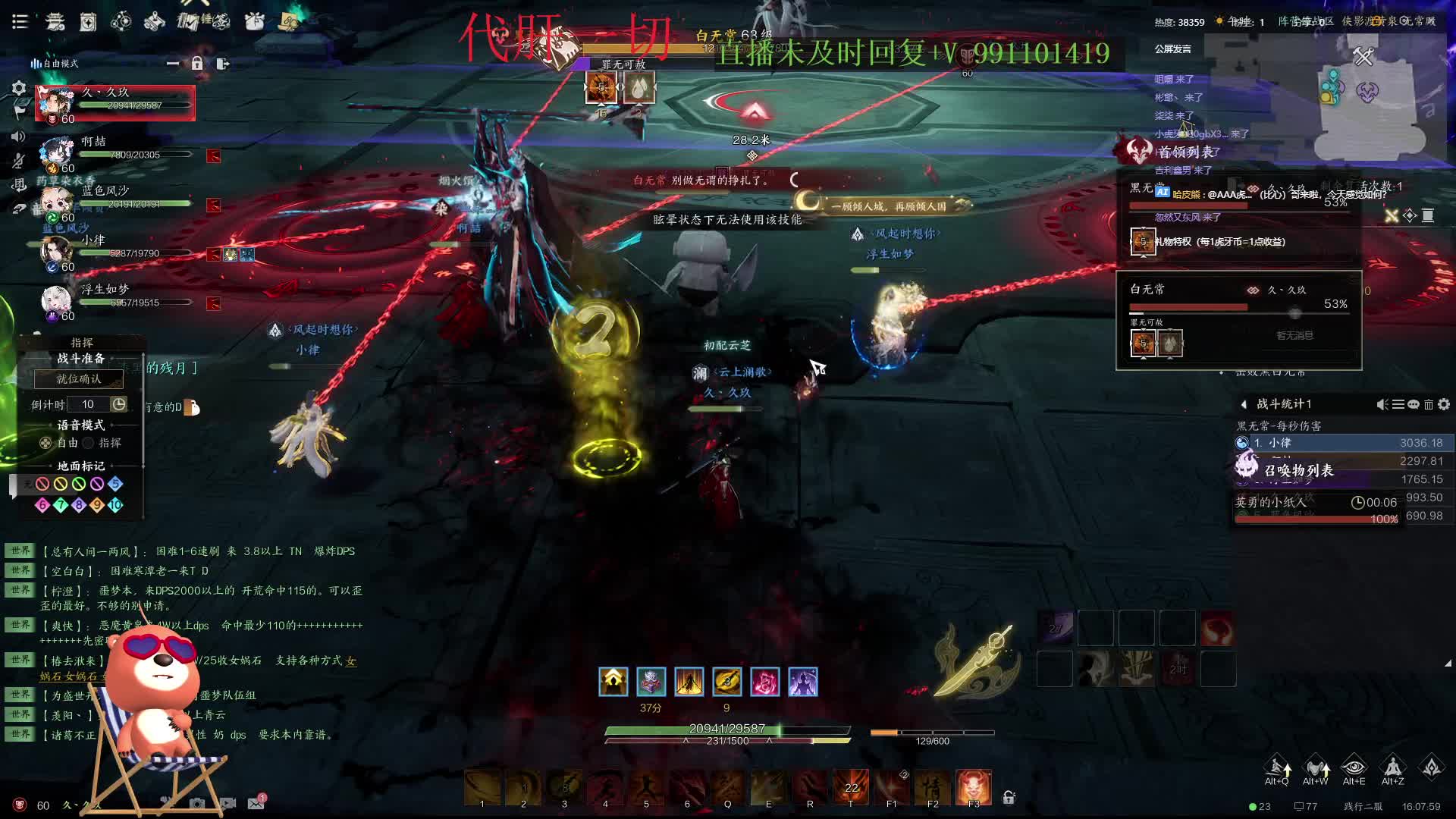Pick the blue number 5 ground marker

pos(115,484)
